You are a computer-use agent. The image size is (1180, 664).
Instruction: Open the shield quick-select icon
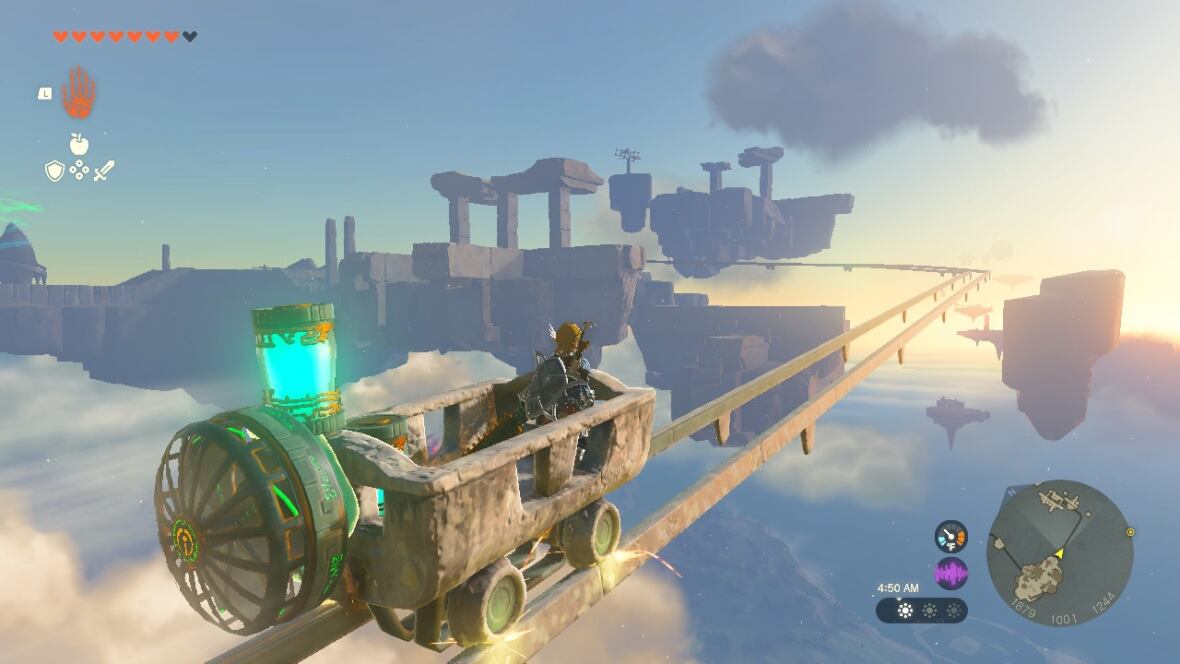[x=55, y=171]
